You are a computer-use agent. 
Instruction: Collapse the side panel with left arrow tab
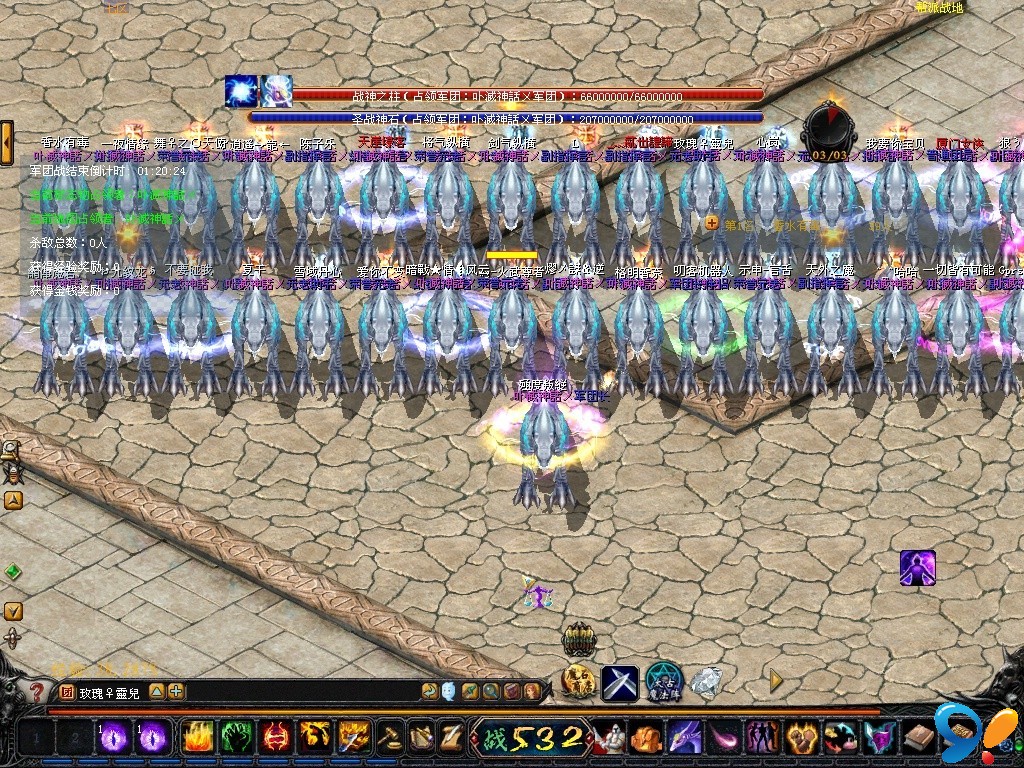6,143
